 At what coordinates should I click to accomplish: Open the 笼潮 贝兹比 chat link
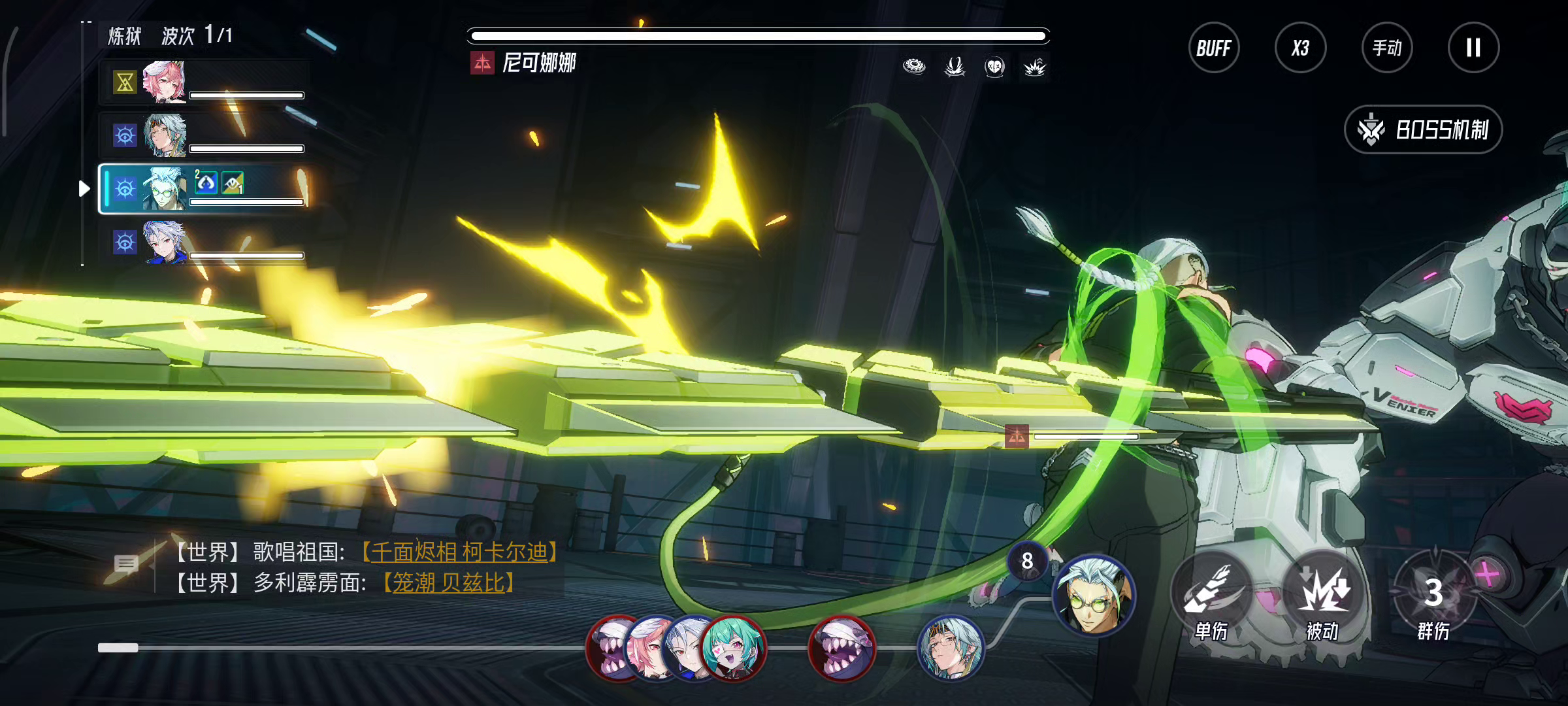coord(448,582)
